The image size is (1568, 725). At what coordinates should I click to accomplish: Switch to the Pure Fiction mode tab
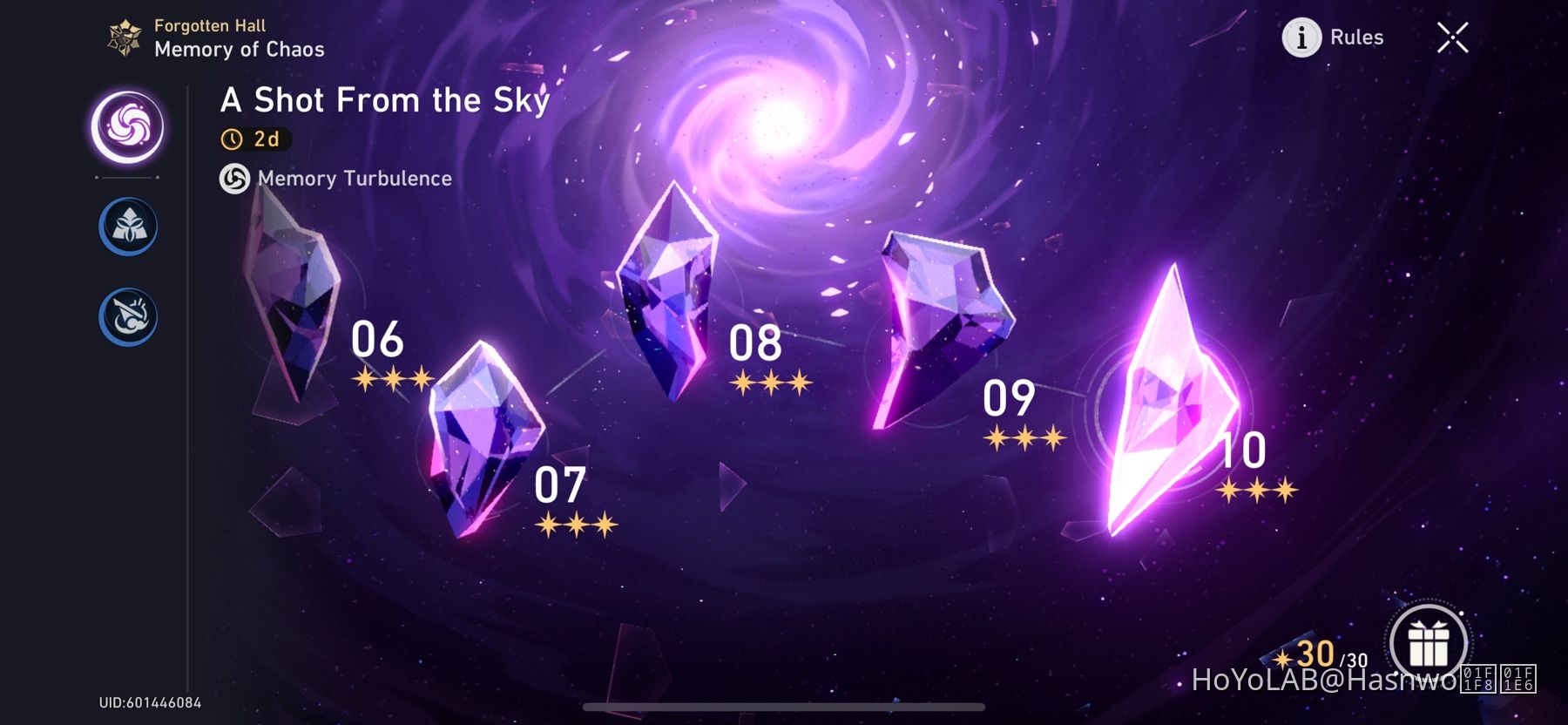127,226
